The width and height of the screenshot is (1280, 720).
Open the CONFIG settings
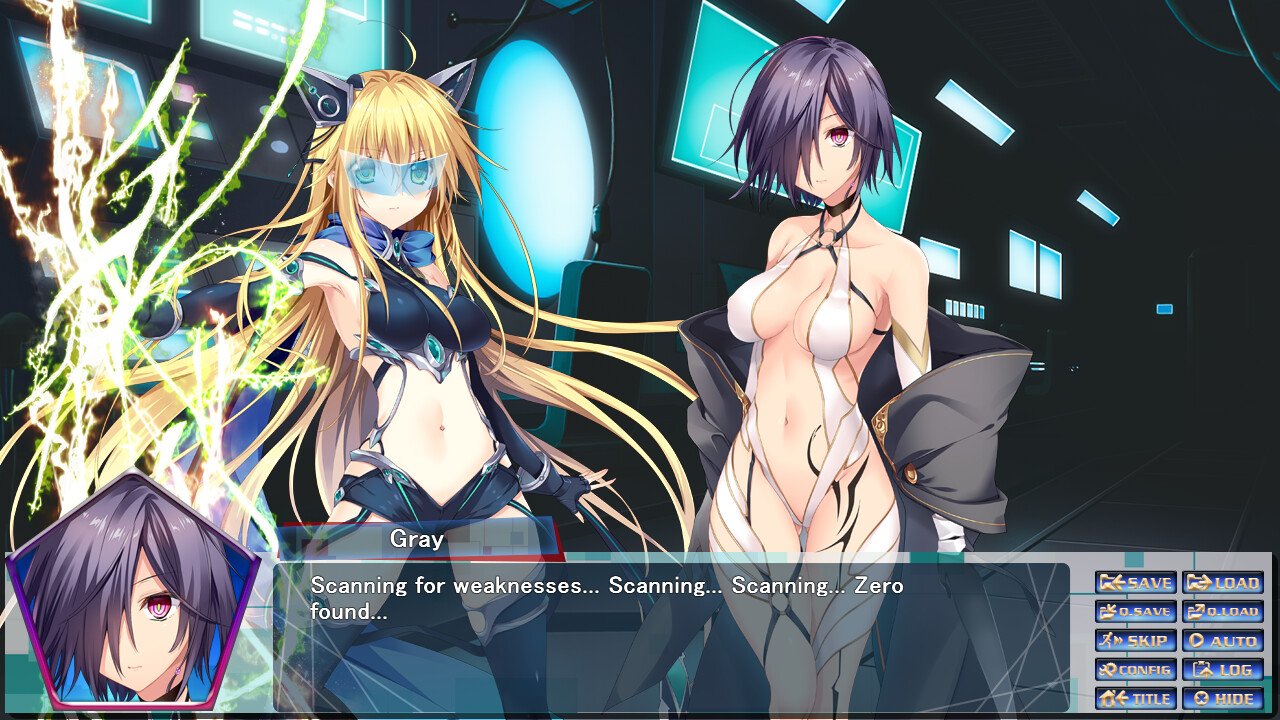(x=1135, y=670)
